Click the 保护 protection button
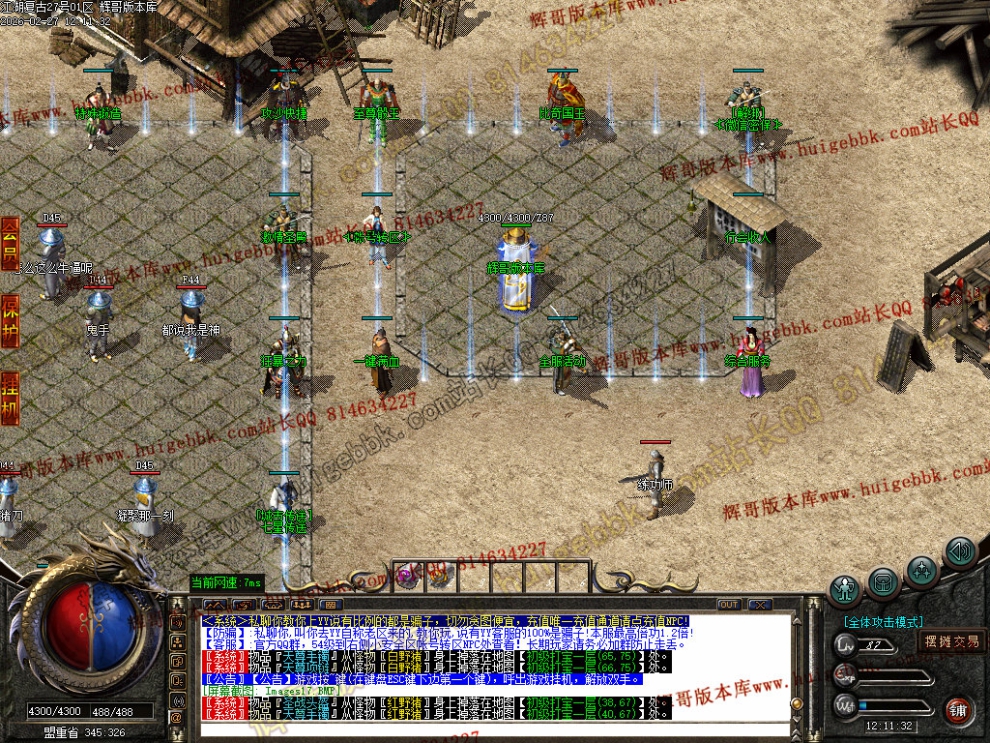990x743 pixels. pos(10,321)
